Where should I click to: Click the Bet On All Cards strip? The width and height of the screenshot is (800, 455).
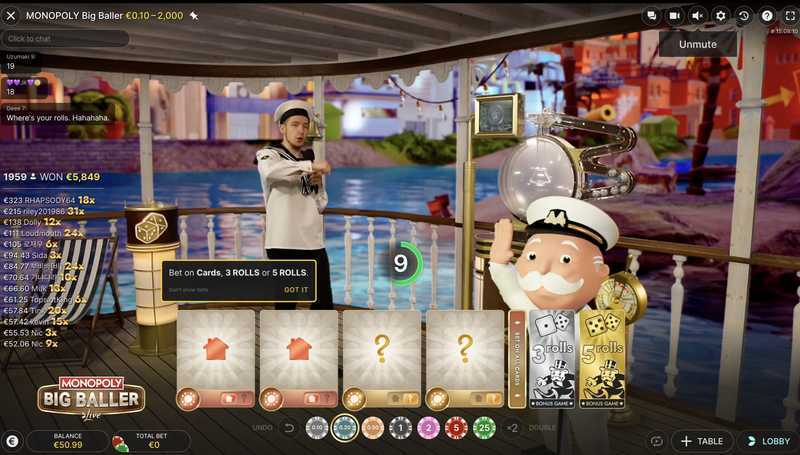click(x=516, y=359)
